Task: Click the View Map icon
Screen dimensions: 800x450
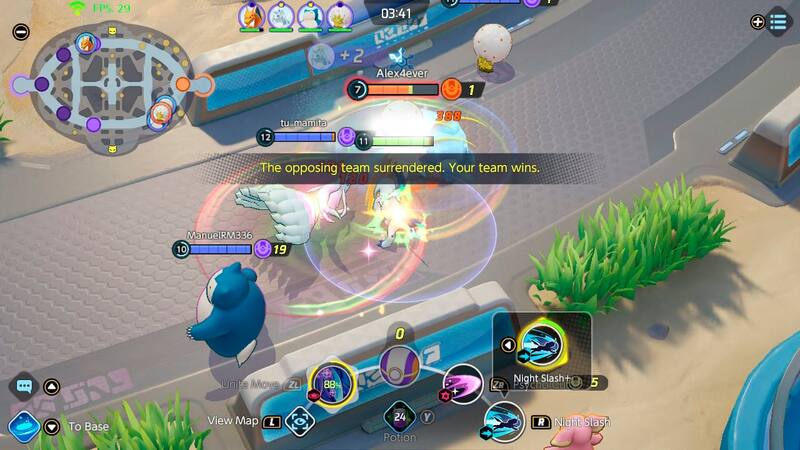Action: point(299,421)
